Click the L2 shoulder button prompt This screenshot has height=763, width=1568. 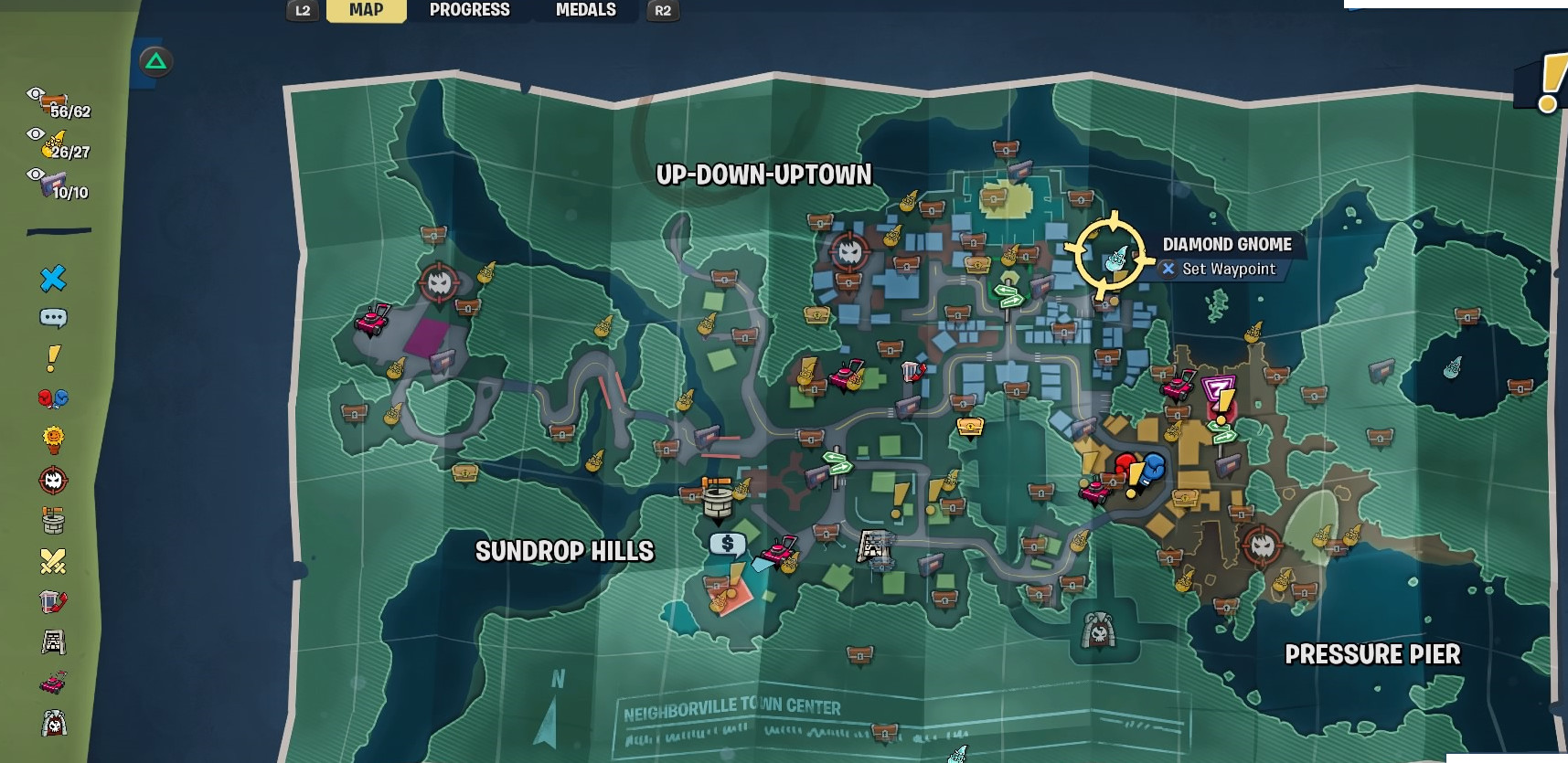pos(303,11)
